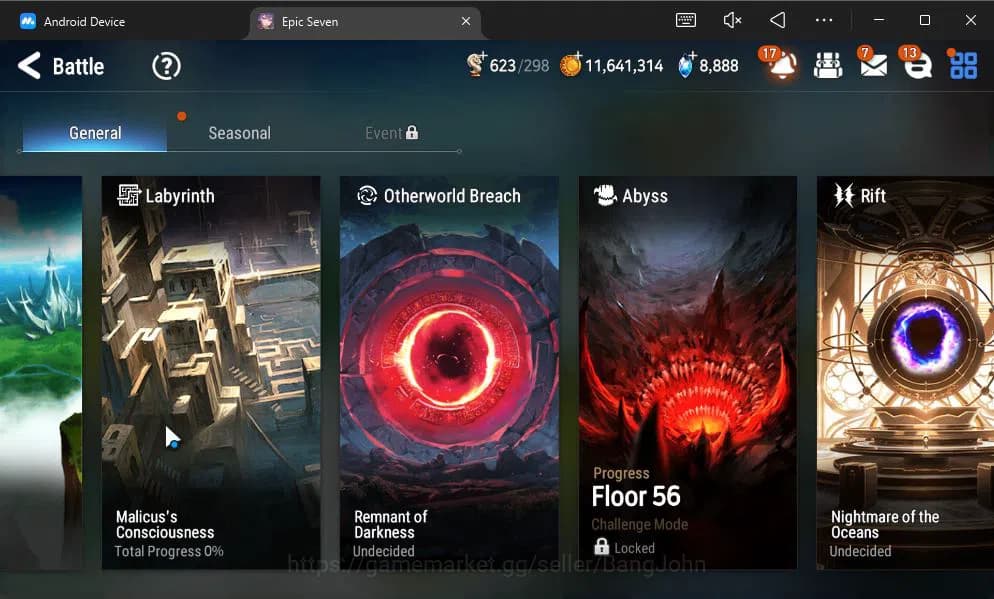Open the bell notifications
The width and height of the screenshot is (994, 599).
782,66
